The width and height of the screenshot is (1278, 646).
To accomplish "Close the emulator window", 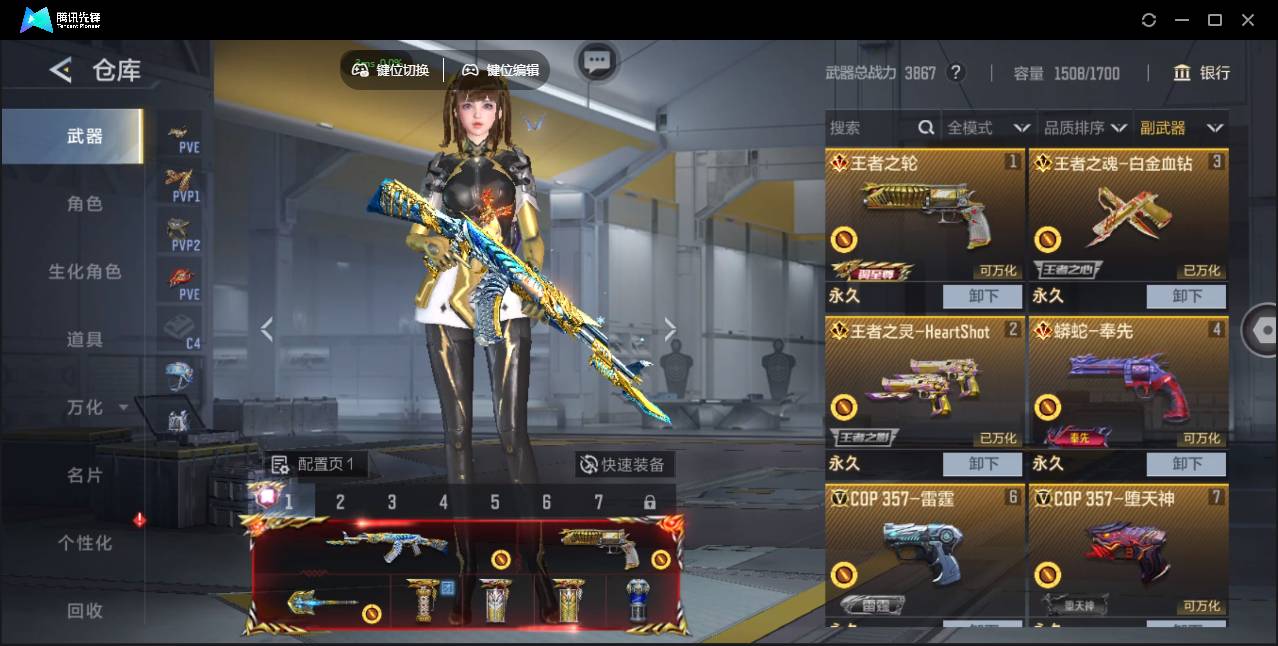I will pos(1248,20).
